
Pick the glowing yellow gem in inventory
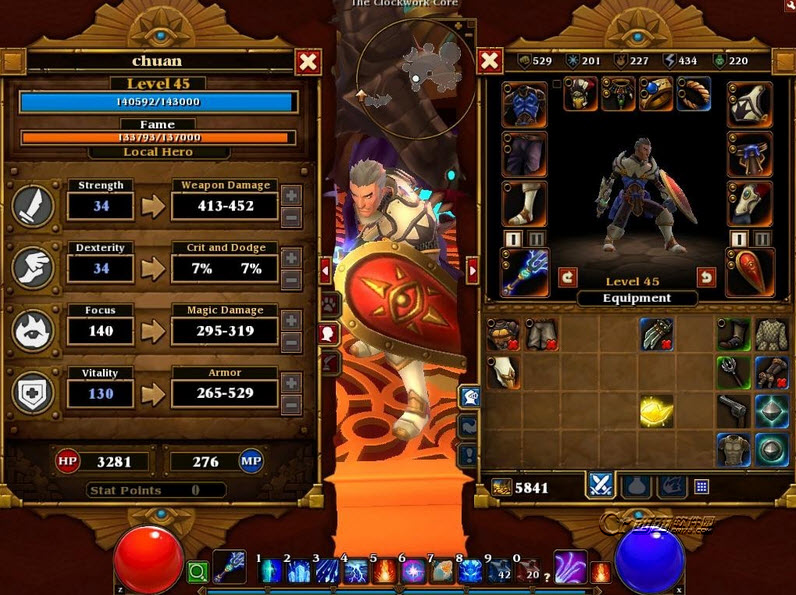[x=656, y=410]
